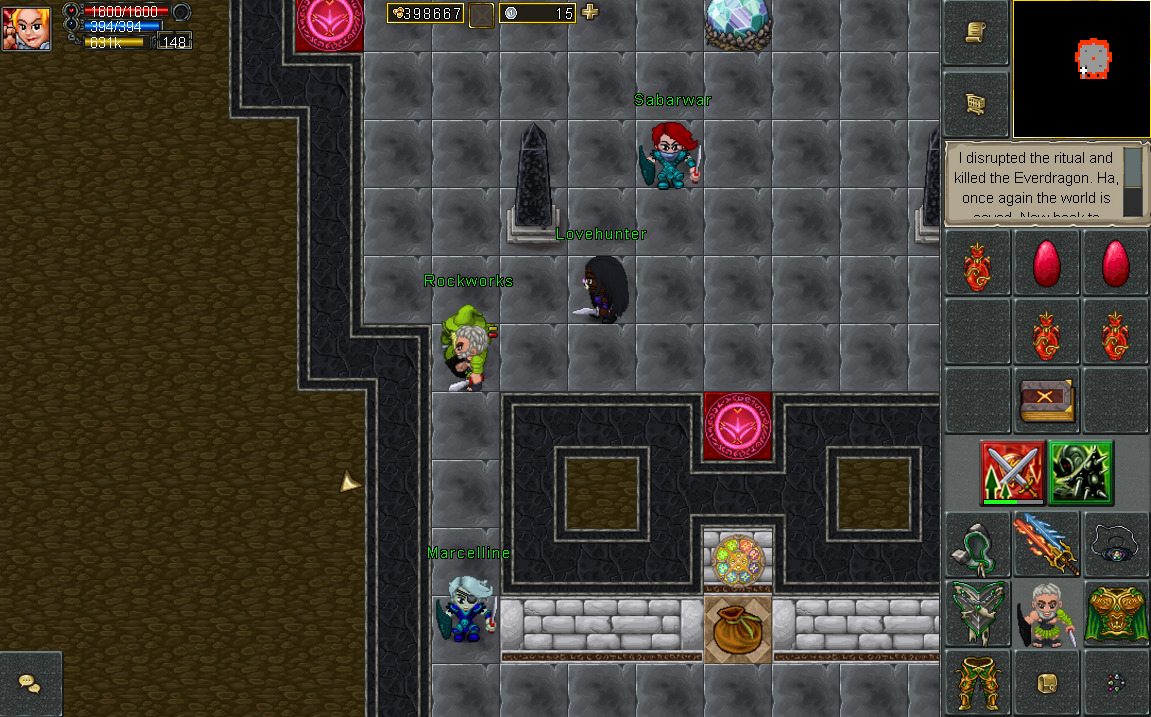1151x717 pixels.
Task: Select the golden leg greaves slot
Action: click(976, 681)
